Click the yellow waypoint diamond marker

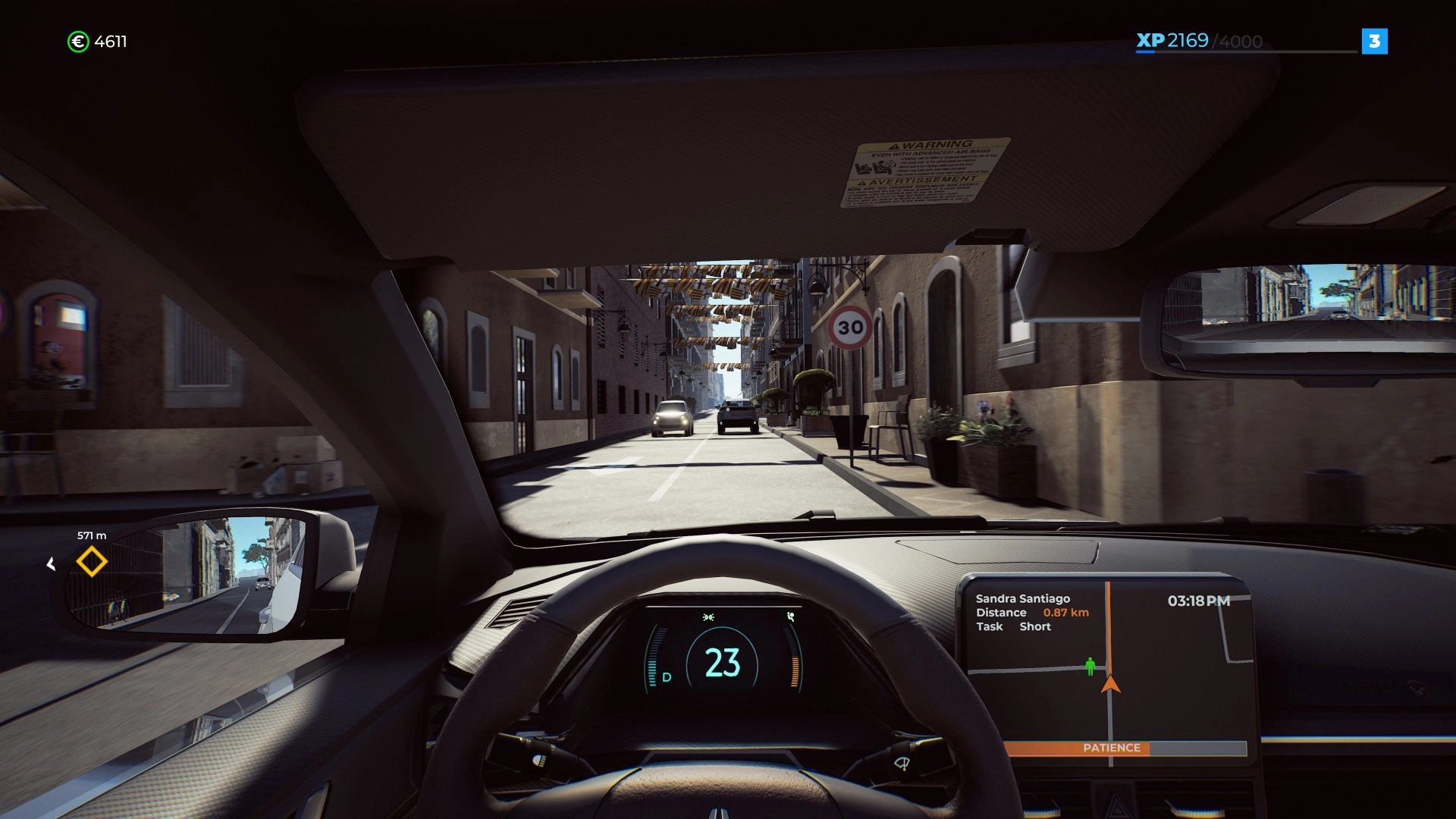pyautogui.click(x=91, y=563)
